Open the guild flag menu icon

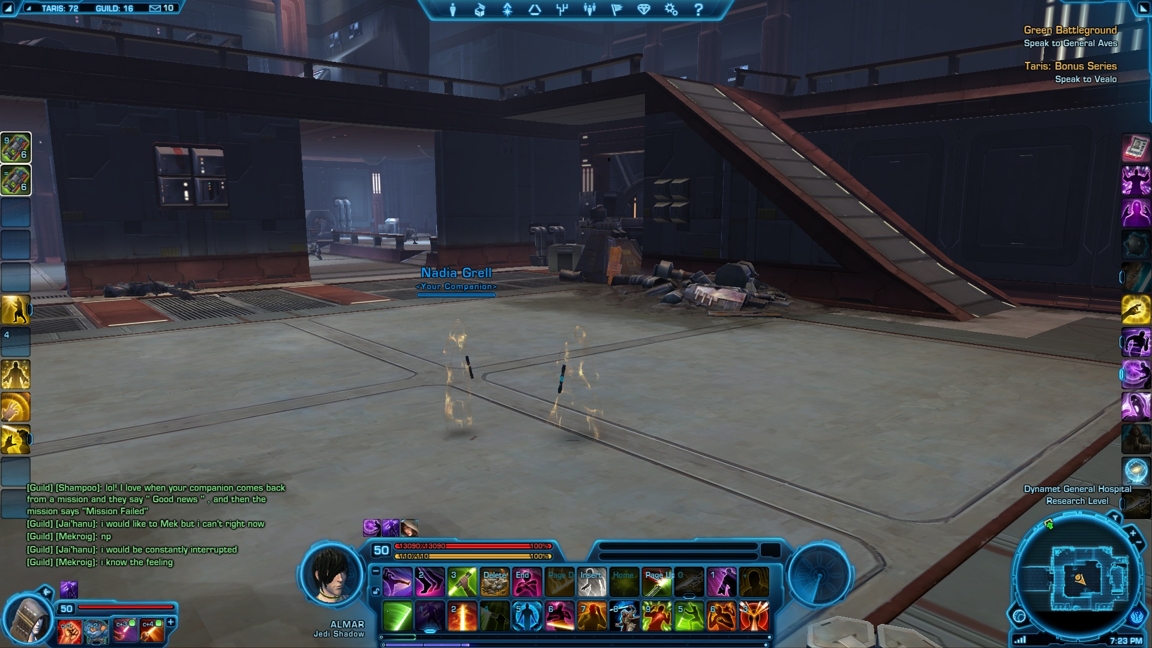coord(616,10)
